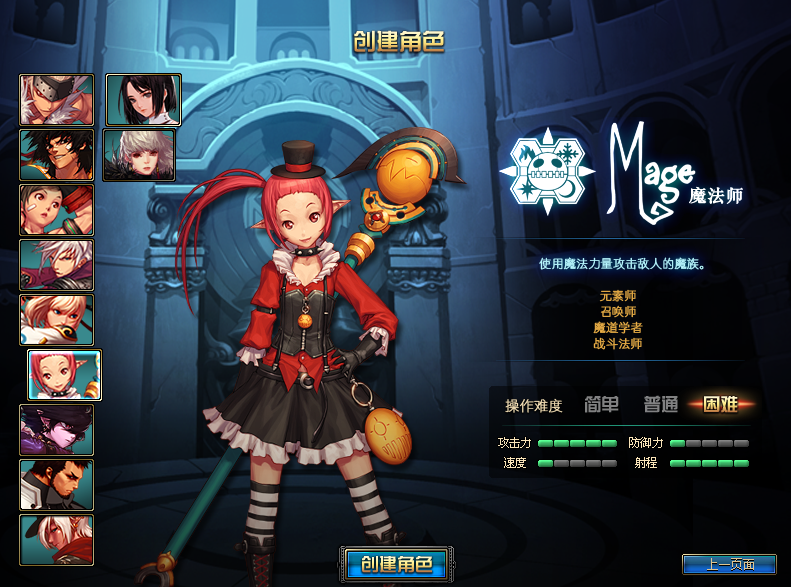Image resolution: width=791 pixels, height=587 pixels.
Task: Click the 战斗法师 subclass name
Action: [x=618, y=344]
